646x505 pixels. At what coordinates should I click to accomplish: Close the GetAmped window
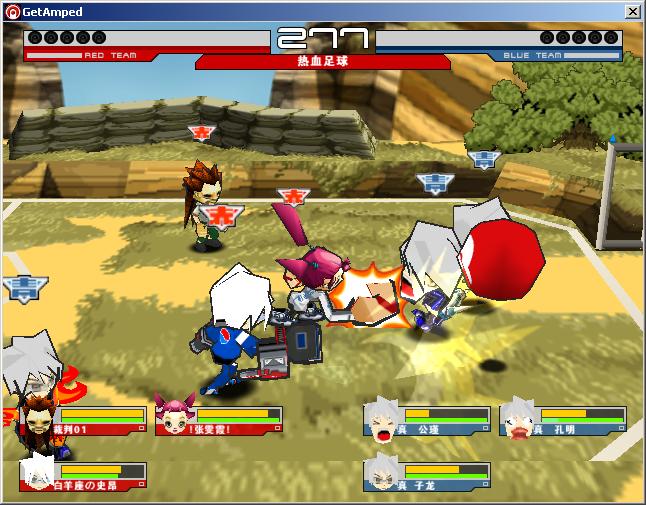point(633,11)
